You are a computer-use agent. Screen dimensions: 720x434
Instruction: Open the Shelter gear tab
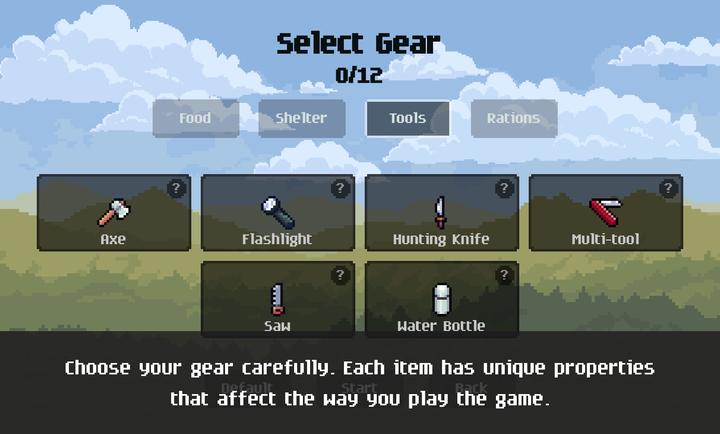[301, 118]
